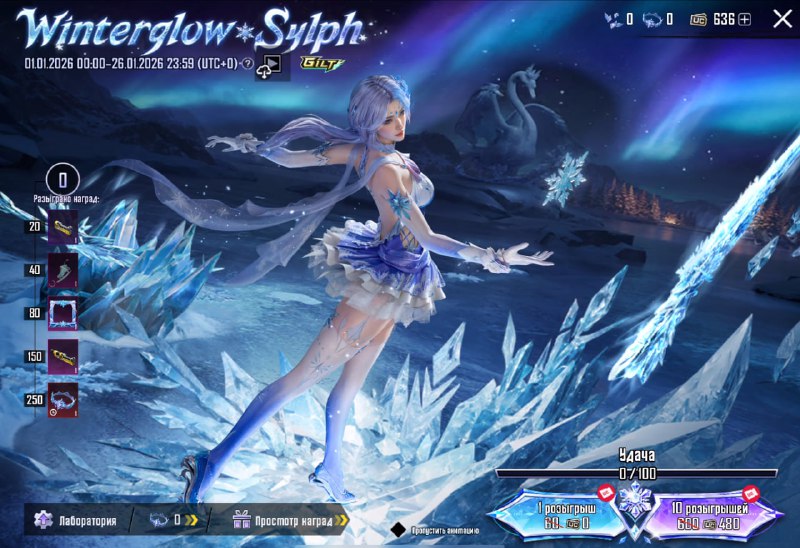
Task: Toggle the Пропустить анимацию checkbox
Action: coord(398,529)
